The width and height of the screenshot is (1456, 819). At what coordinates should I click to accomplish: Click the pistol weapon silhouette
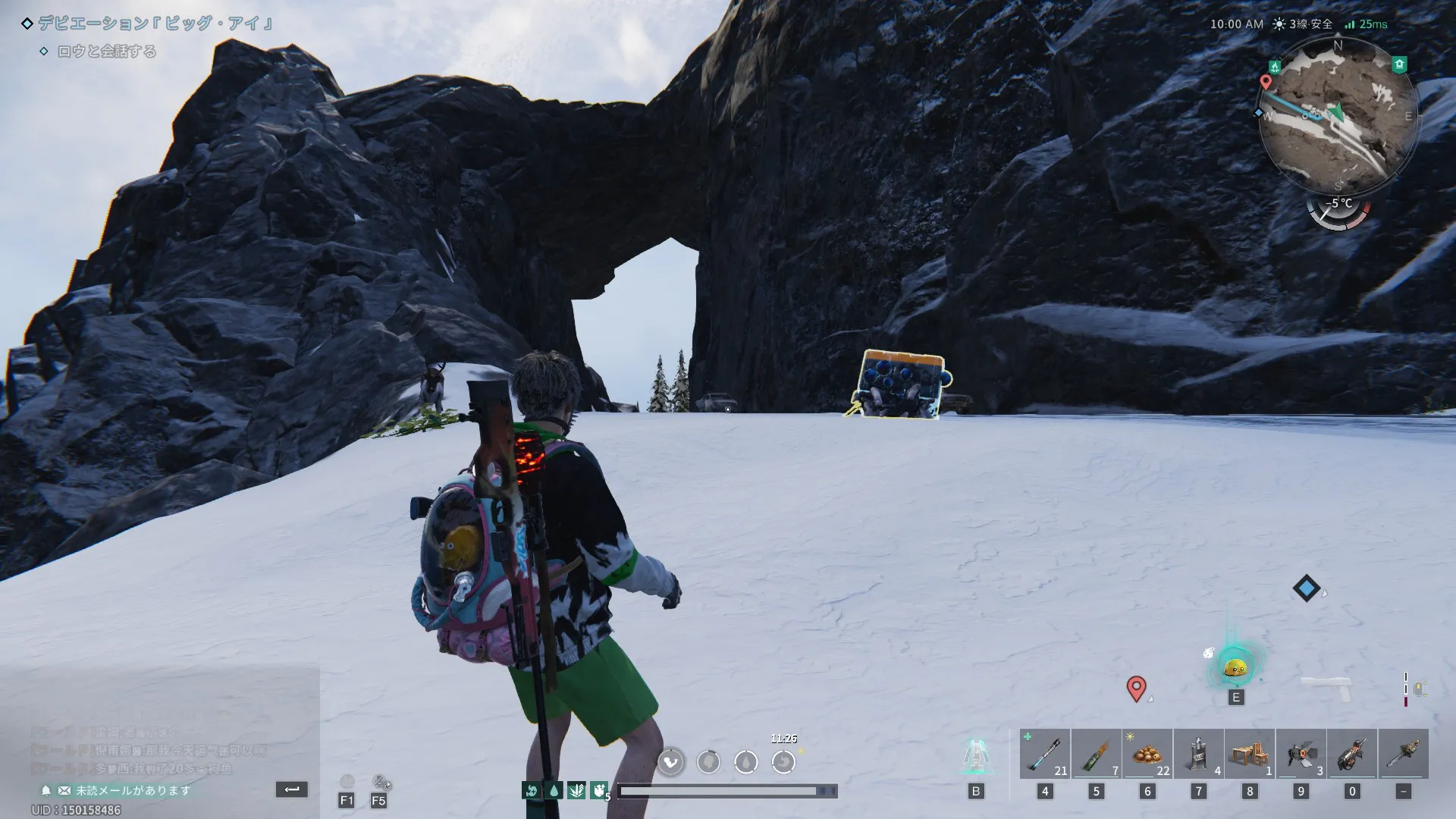click(1326, 688)
